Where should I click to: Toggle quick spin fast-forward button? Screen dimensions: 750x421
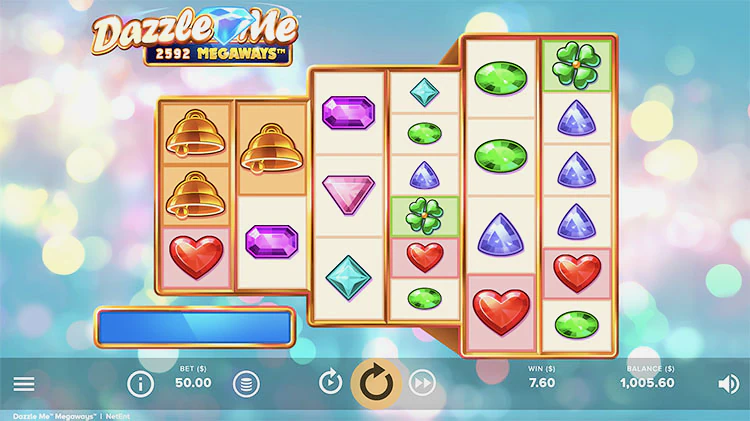pyautogui.click(x=423, y=382)
